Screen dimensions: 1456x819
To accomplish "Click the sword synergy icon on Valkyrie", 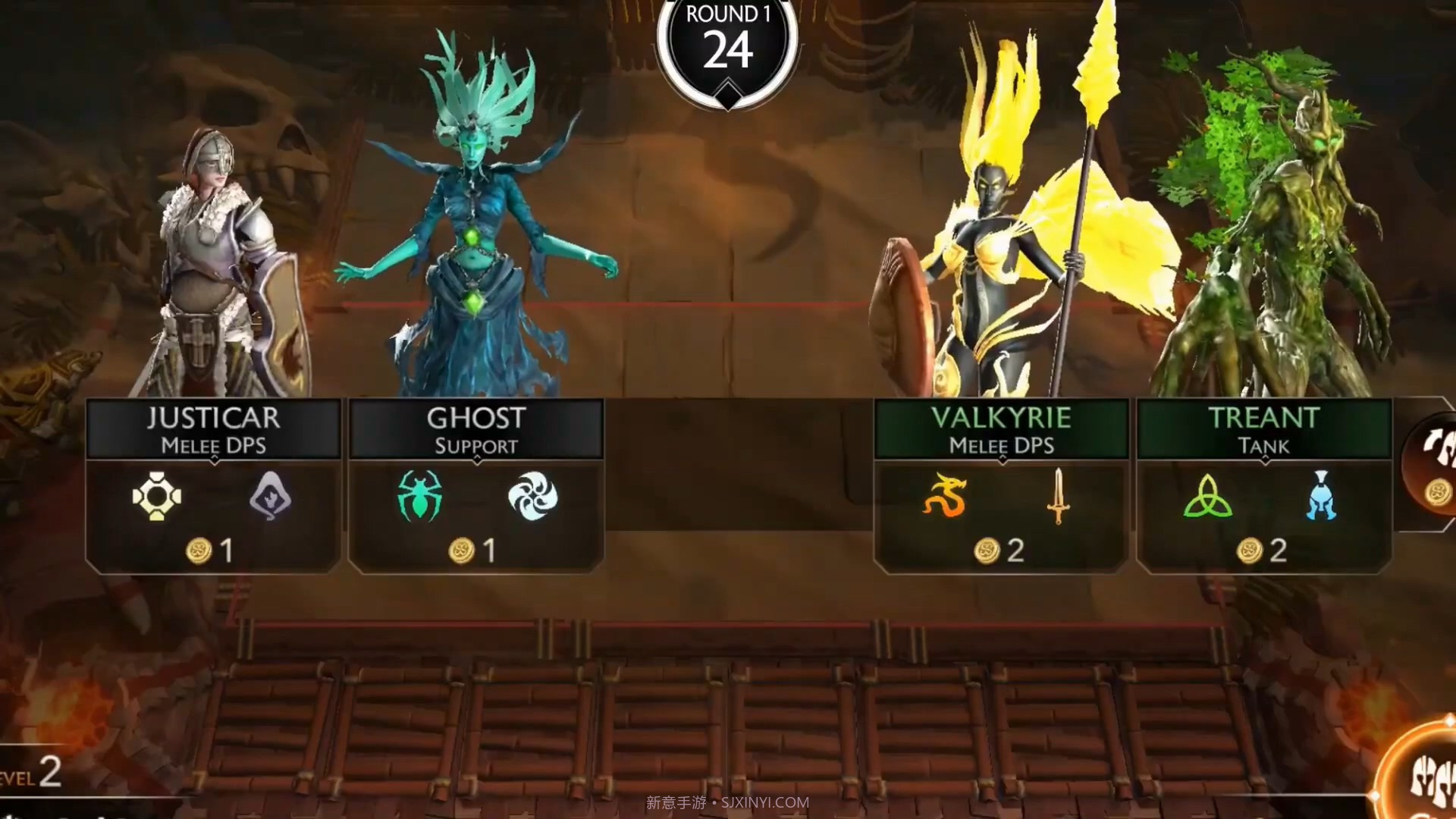I will tap(1058, 496).
